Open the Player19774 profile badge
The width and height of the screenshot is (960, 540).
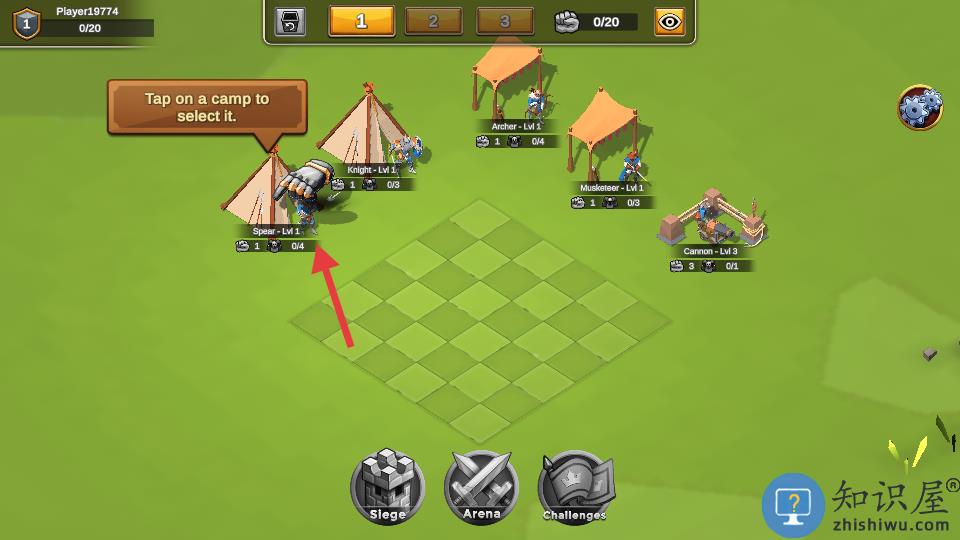click(x=26, y=22)
